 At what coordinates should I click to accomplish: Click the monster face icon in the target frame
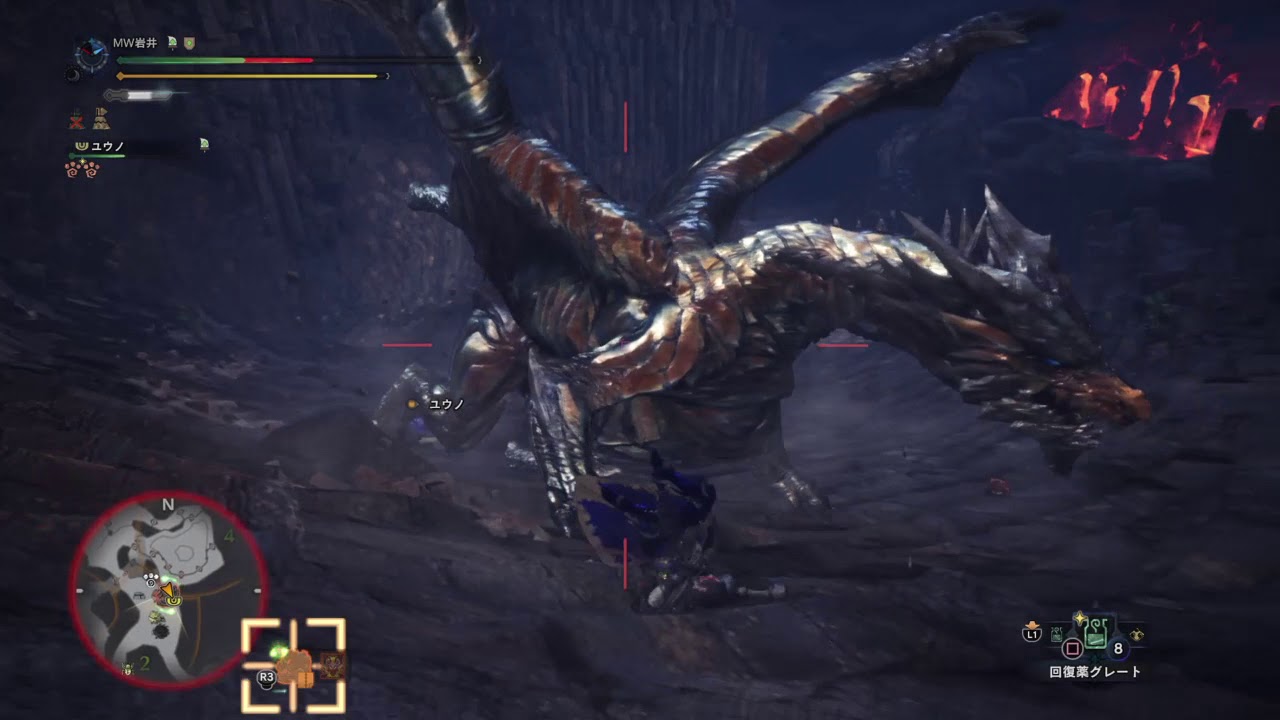click(x=330, y=666)
